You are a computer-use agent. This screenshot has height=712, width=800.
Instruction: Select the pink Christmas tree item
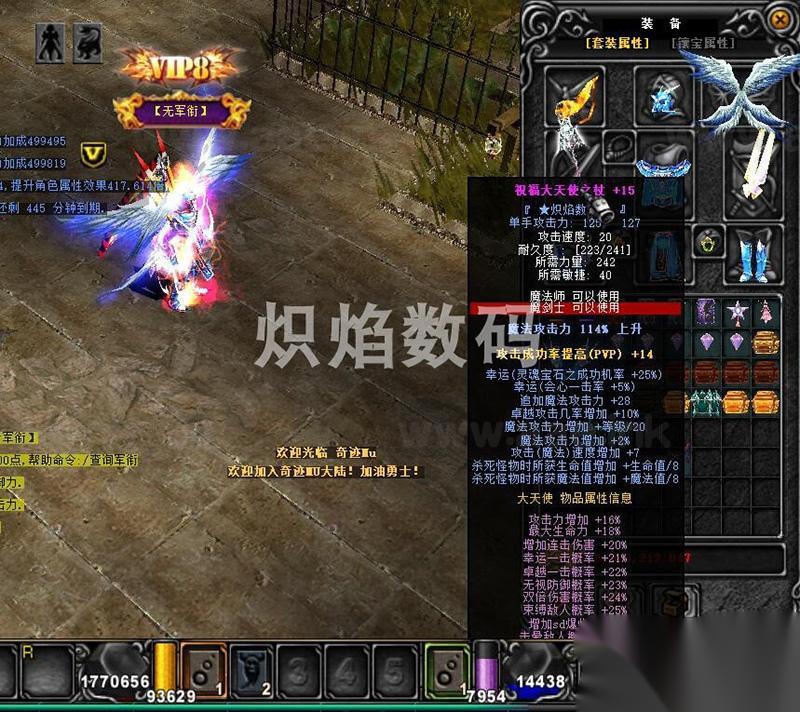(x=765, y=312)
